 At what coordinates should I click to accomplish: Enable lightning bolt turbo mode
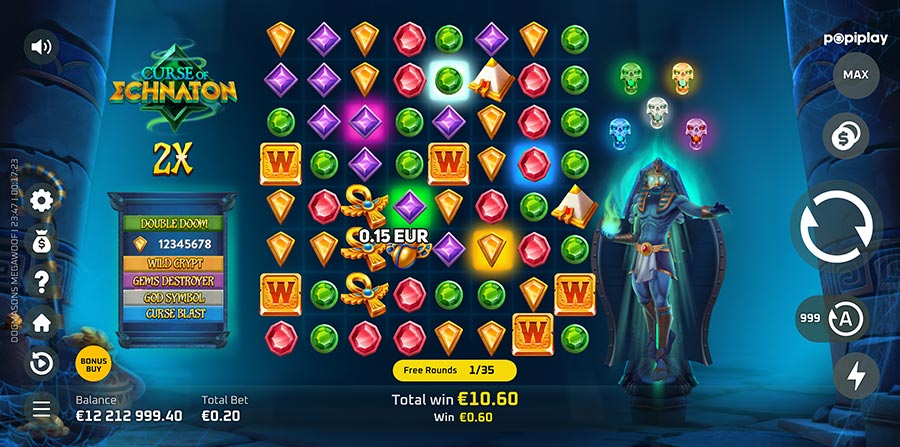pos(856,376)
